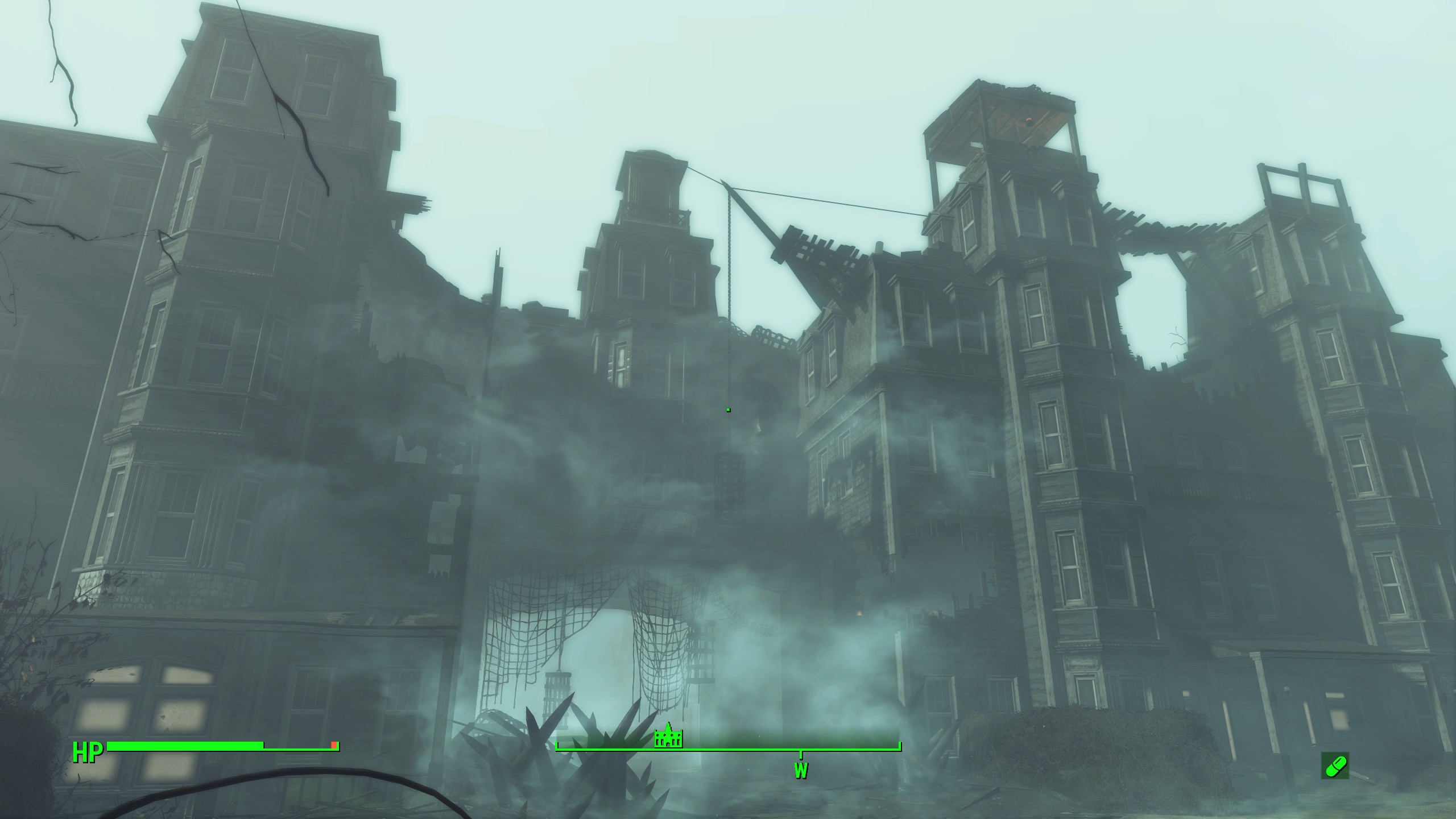Select the green pill status icon

pos(1334,765)
